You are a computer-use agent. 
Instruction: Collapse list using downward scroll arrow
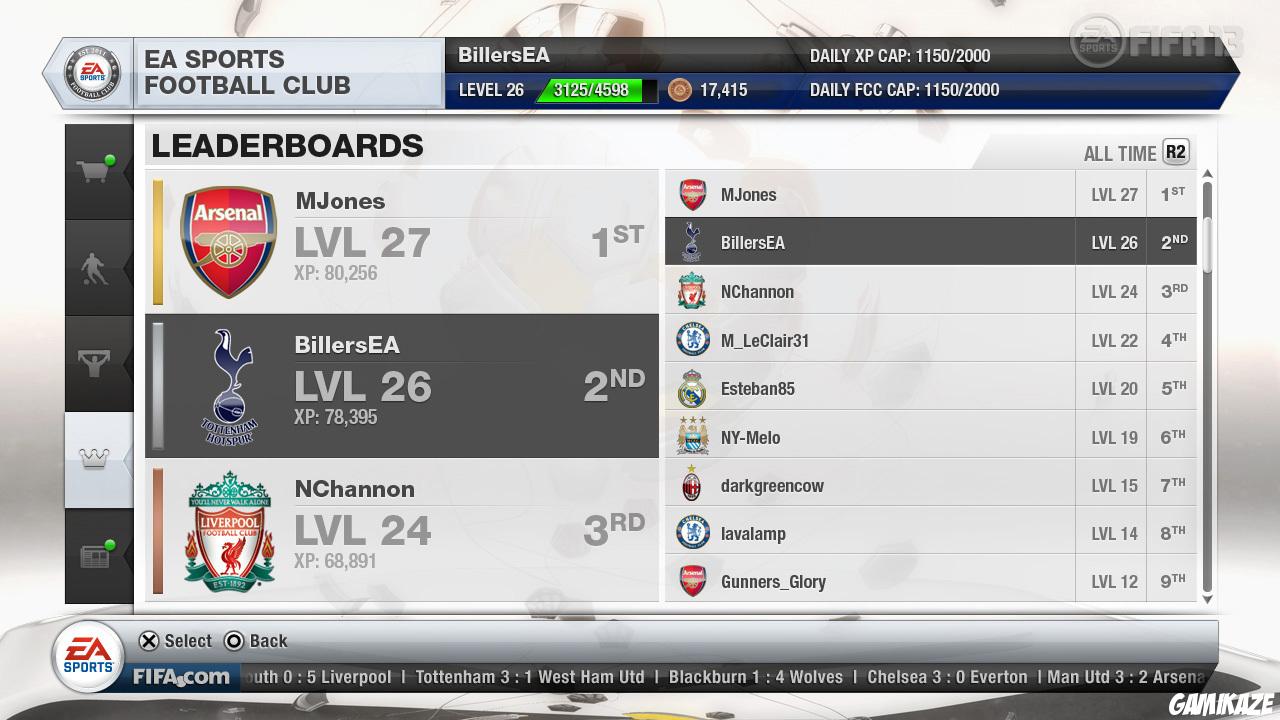(x=1208, y=600)
